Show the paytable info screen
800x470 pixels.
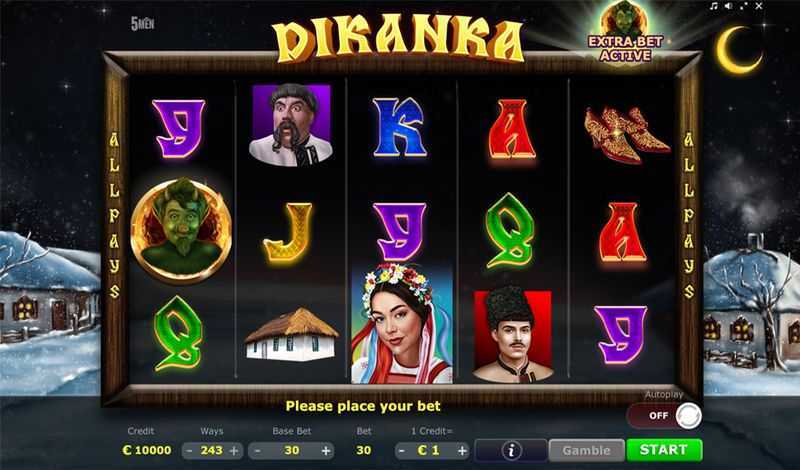[512, 450]
